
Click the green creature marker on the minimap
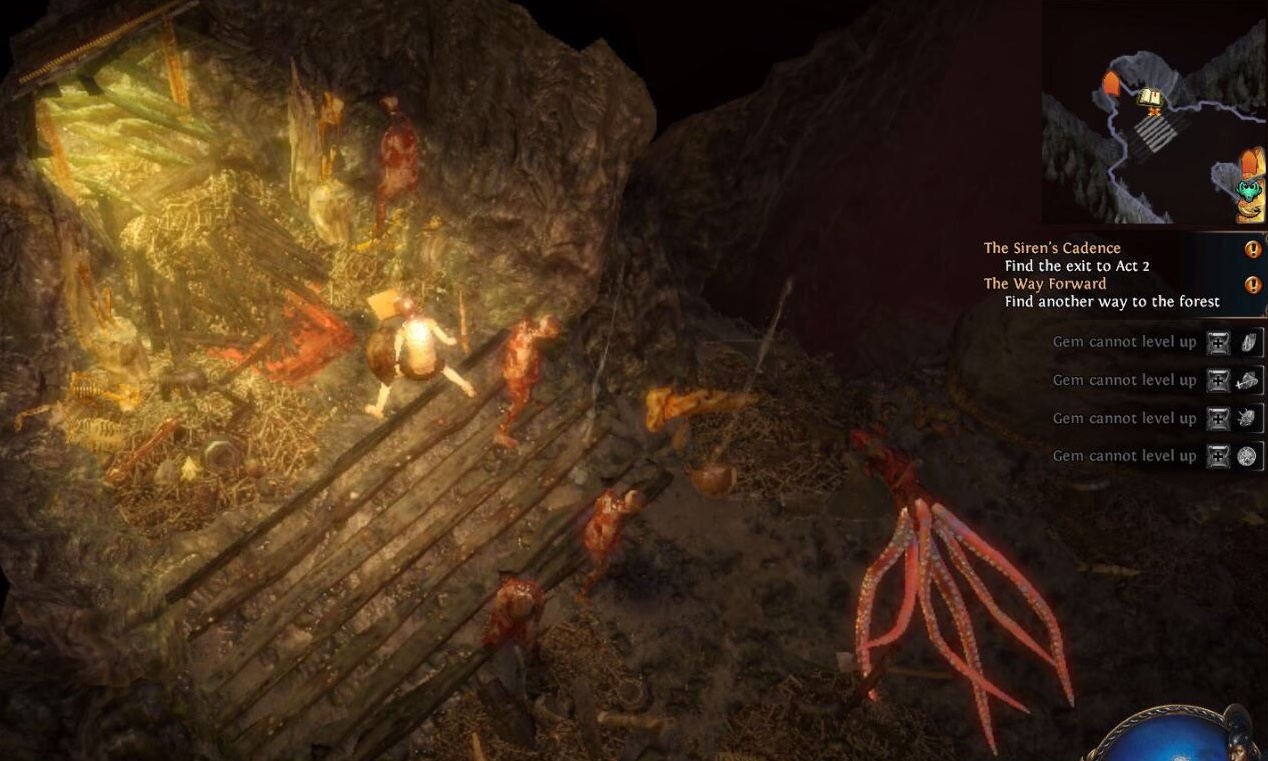pos(1248,189)
